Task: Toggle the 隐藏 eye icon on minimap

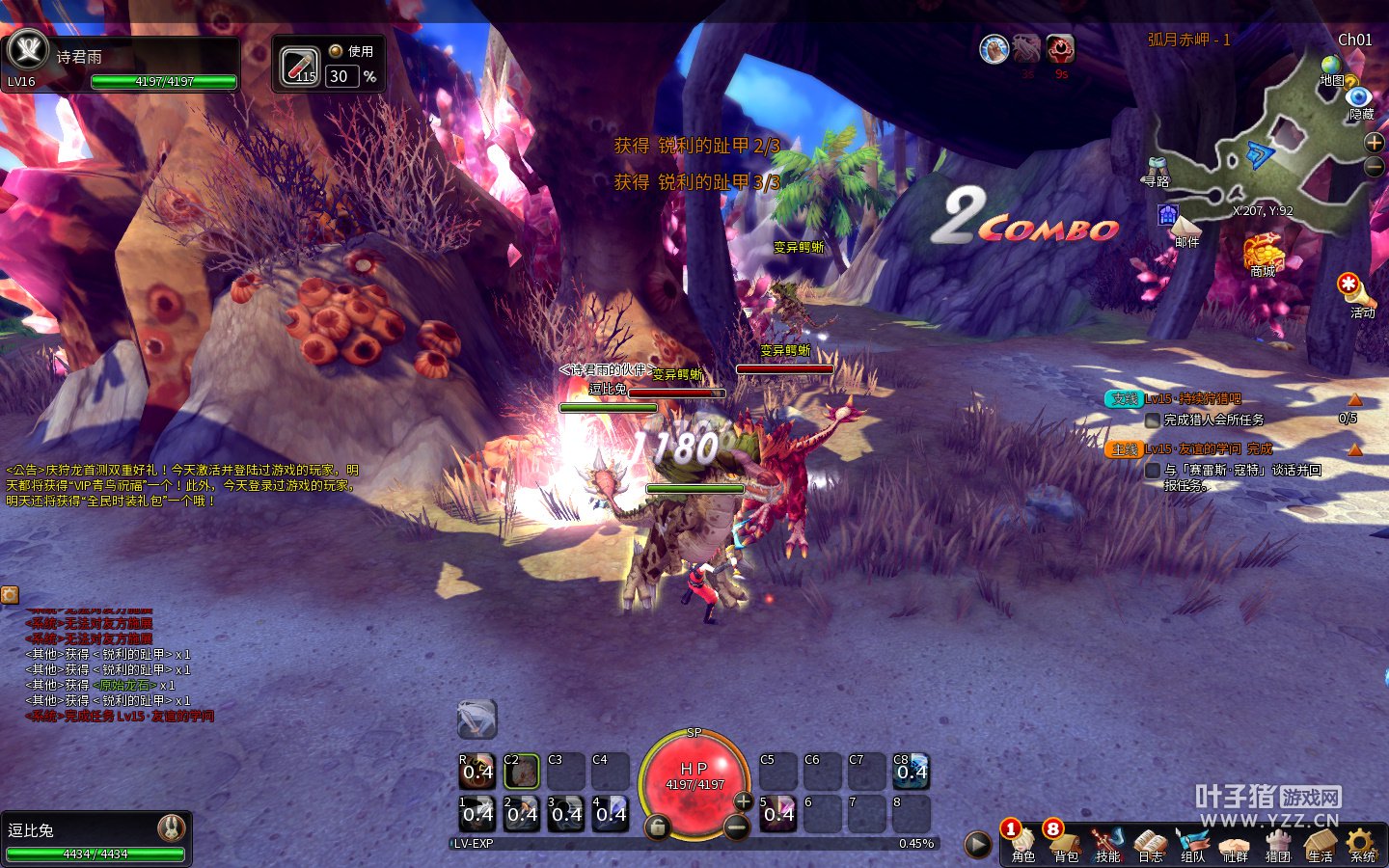Action: pos(1359,98)
